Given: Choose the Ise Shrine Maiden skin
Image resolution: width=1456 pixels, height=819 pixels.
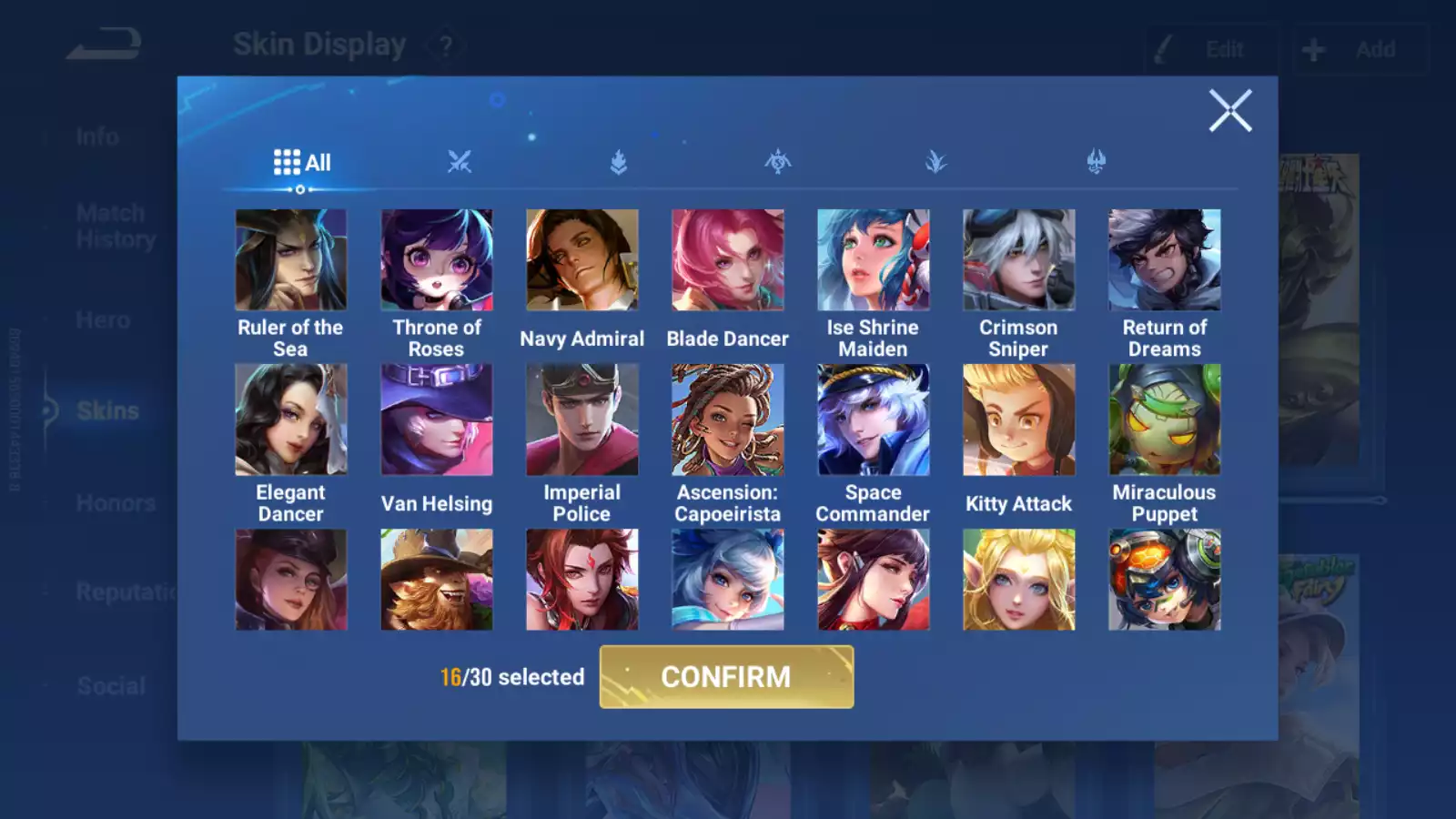Looking at the screenshot, I should pos(874,260).
